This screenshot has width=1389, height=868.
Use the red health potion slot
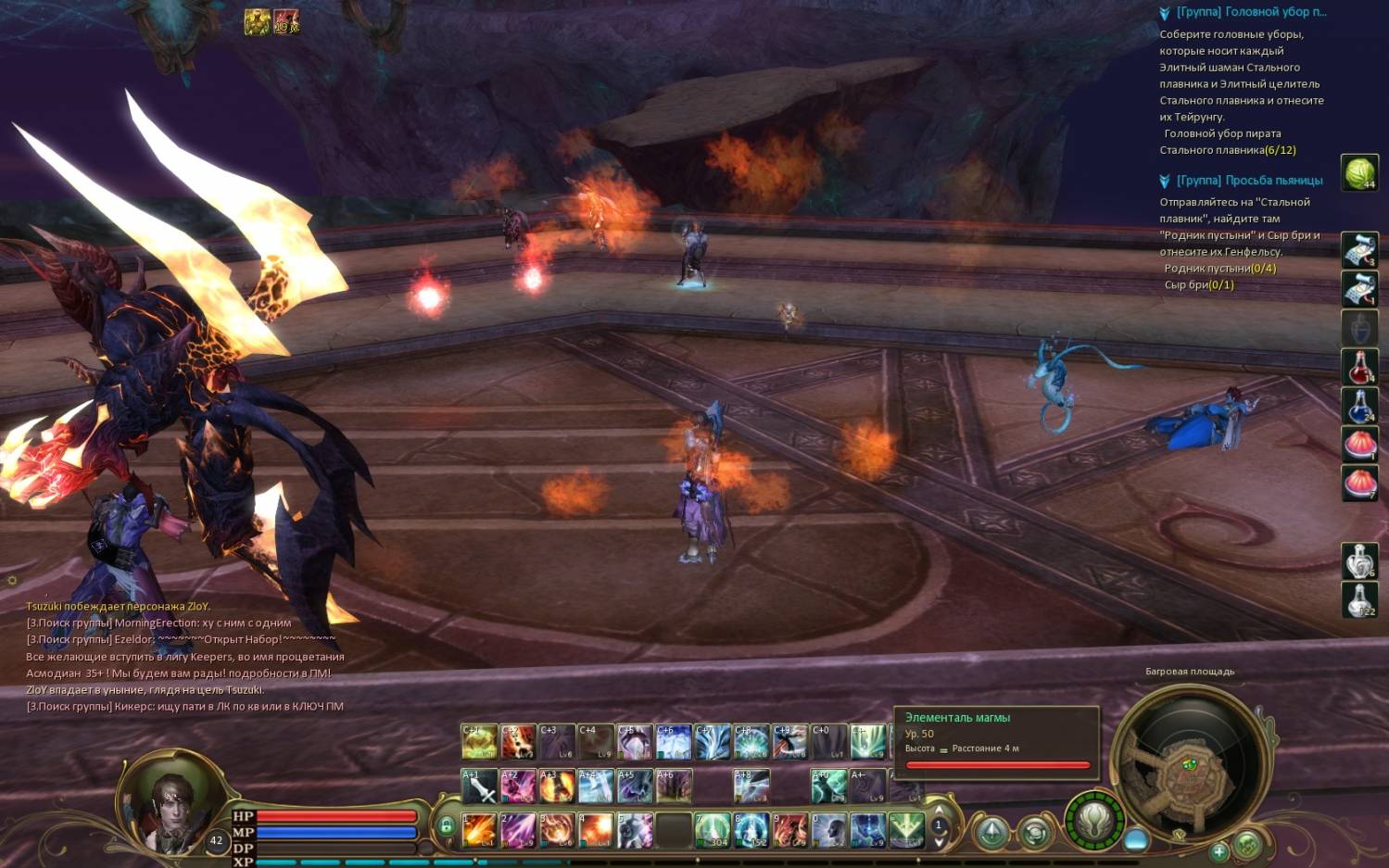click(1359, 368)
